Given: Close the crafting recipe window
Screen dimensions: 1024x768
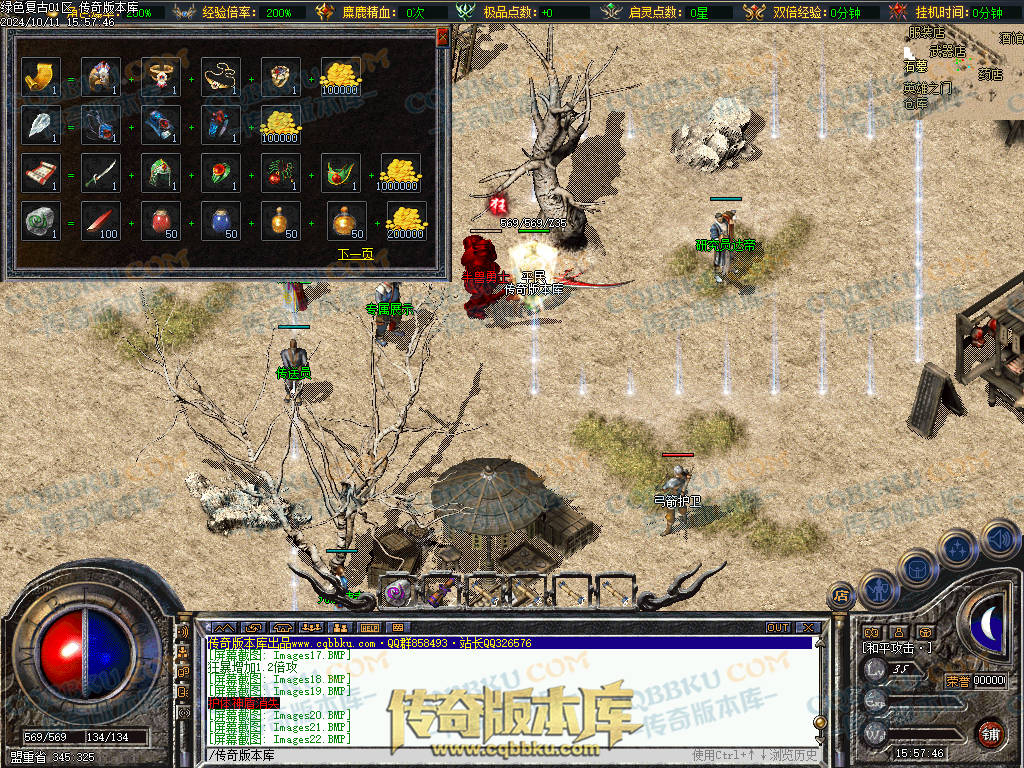Looking at the screenshot, I should pos(443,38).
